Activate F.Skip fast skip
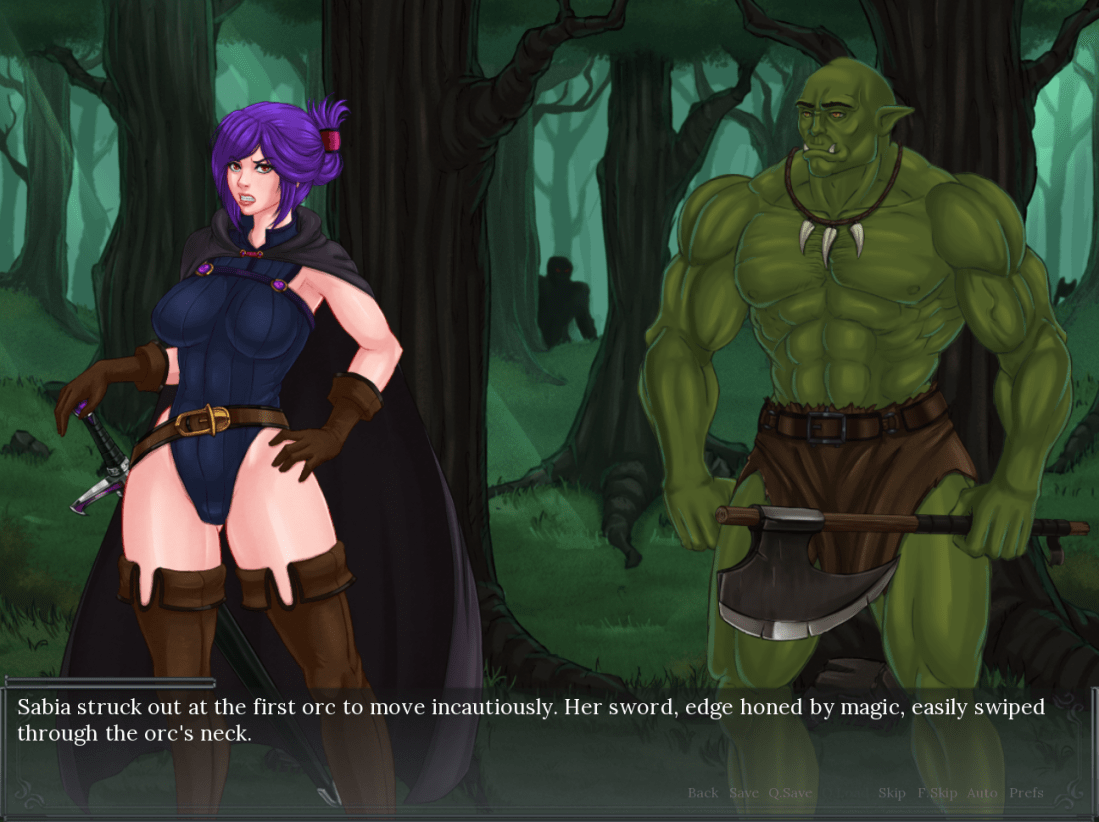This screenshot has width=1099, height=822. tap(937, 793)
